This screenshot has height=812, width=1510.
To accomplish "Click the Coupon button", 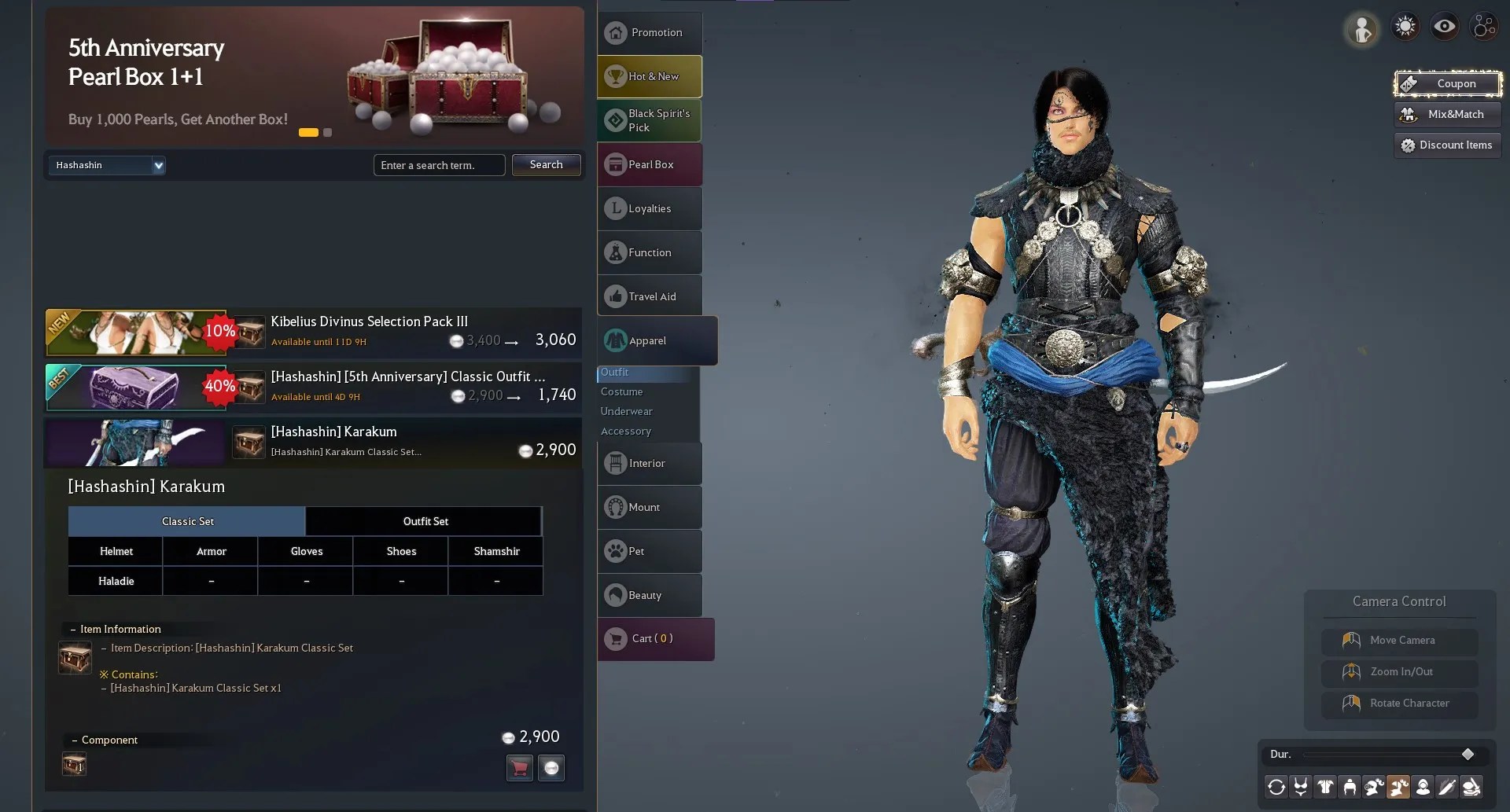I will pos(1448,83).
